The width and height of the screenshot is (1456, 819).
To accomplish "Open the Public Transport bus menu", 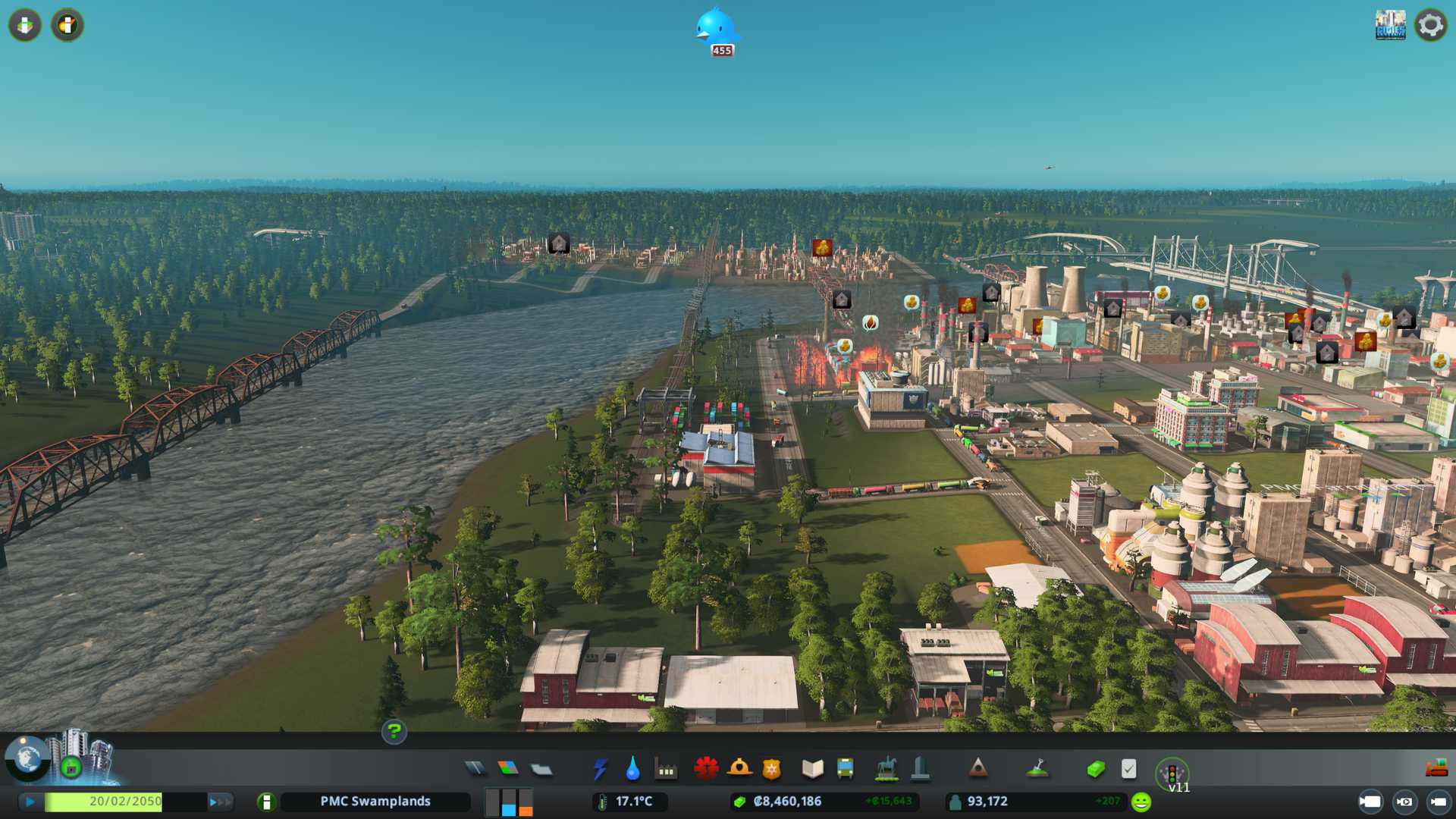I will pyautogui.click(x=845, y=769).
